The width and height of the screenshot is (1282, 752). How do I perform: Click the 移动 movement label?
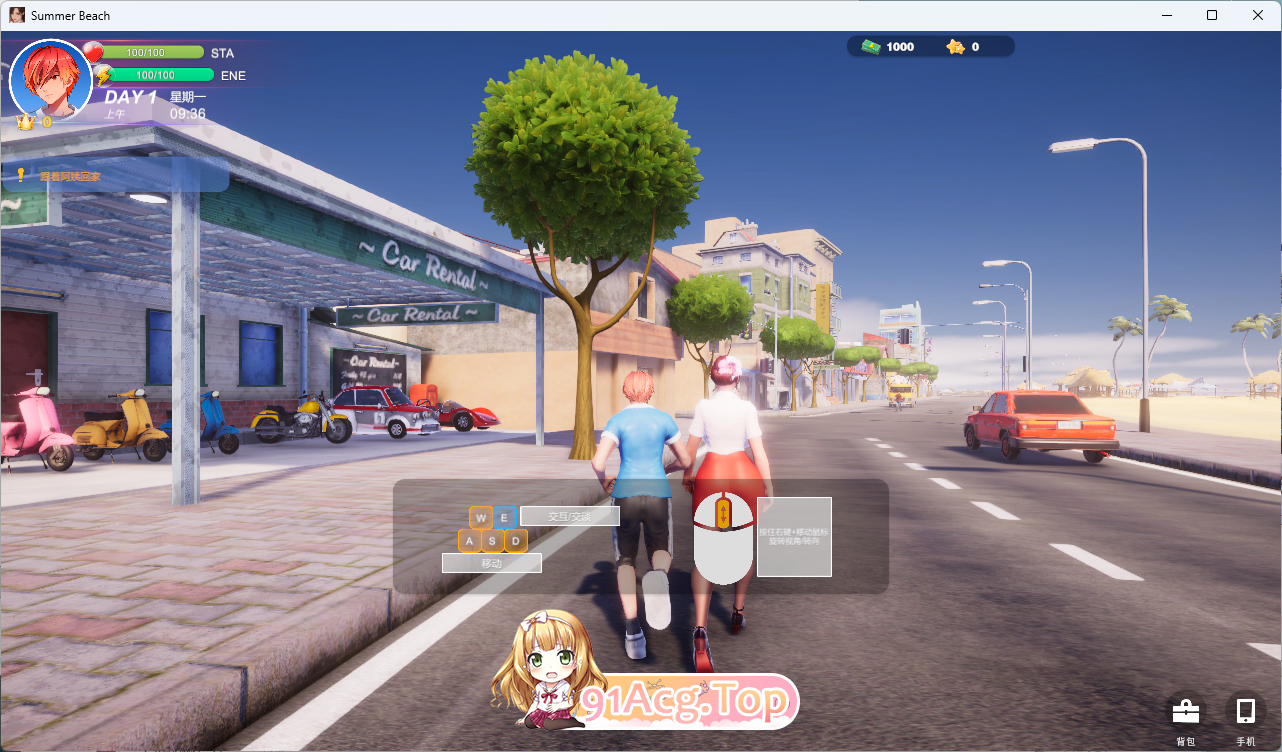pyautogui.click(x=492, y=562)
